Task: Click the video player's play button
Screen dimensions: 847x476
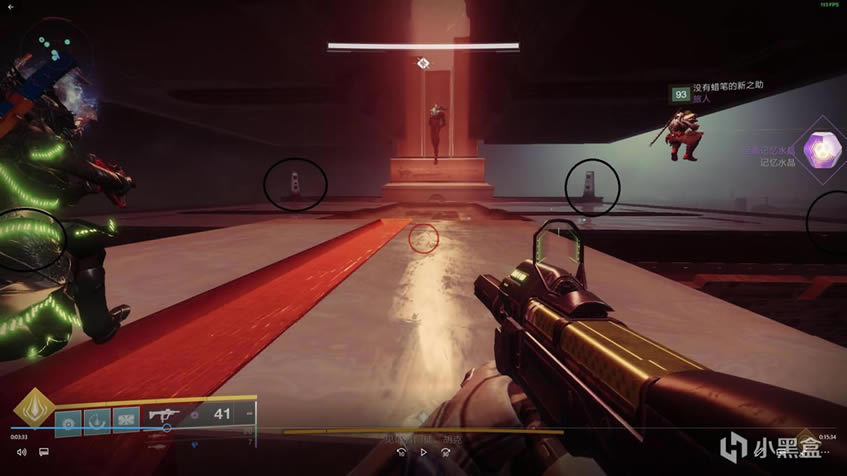Action: click(x=423, y=452)
